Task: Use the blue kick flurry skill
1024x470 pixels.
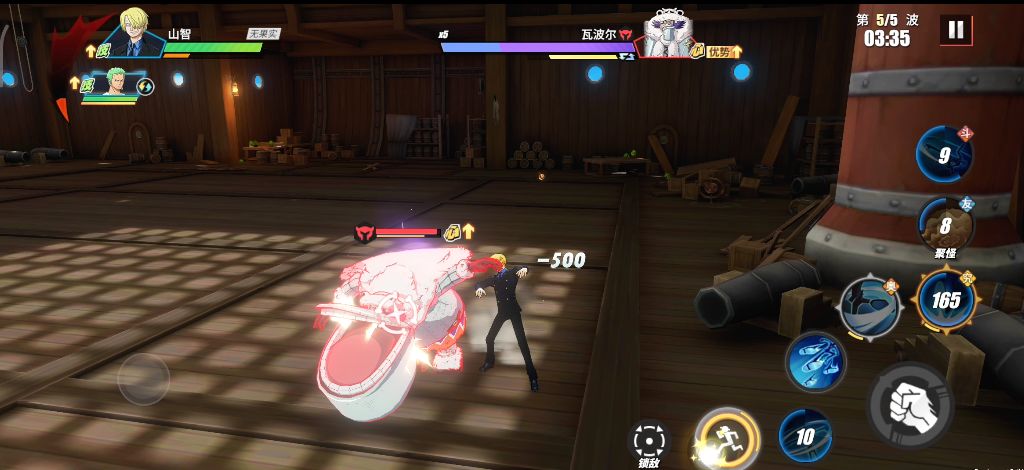Action: [x=815, y=361]
